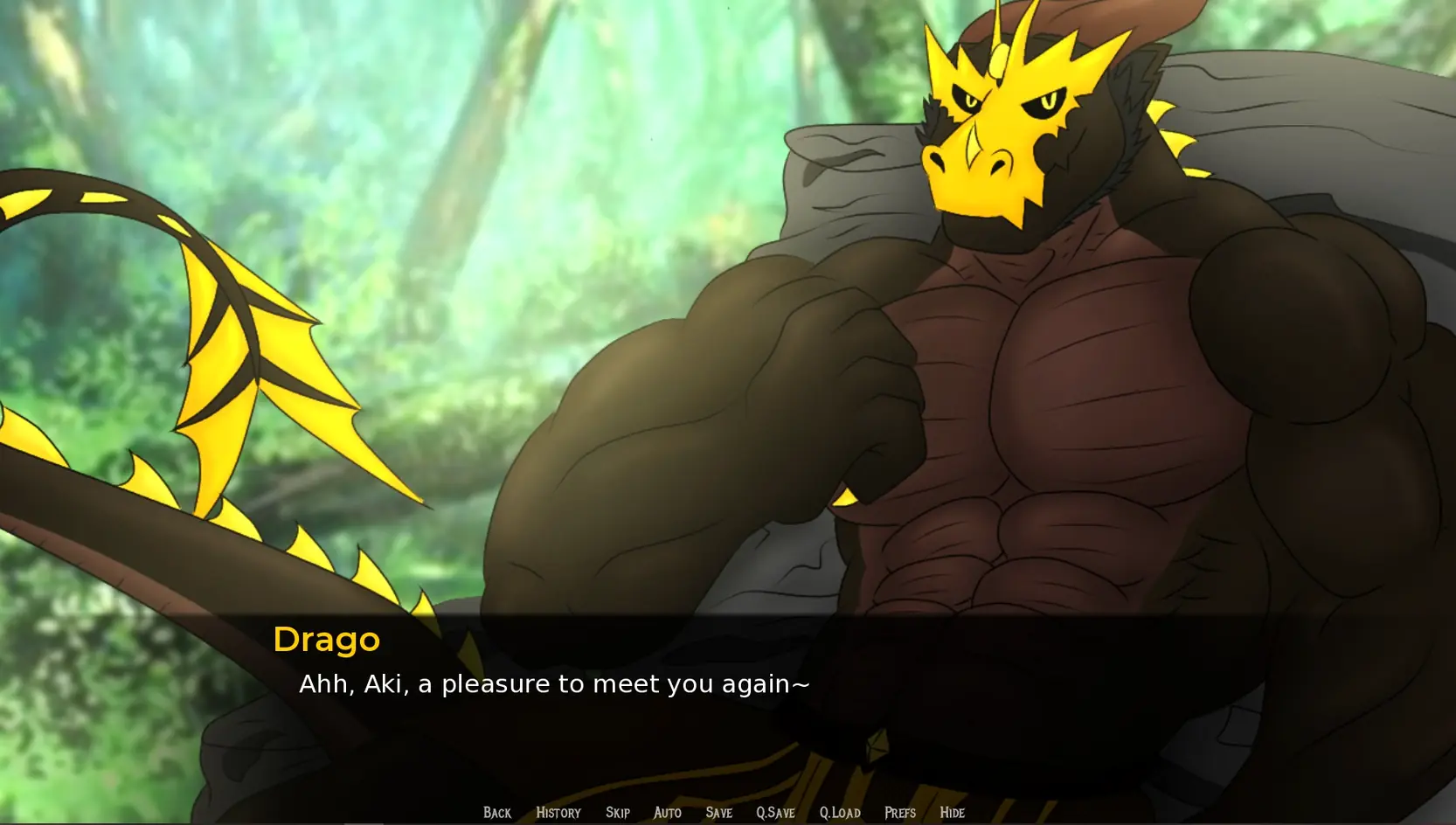Open the Save menu
This screenshot has width=1456, height=825.
coord(718,813)
